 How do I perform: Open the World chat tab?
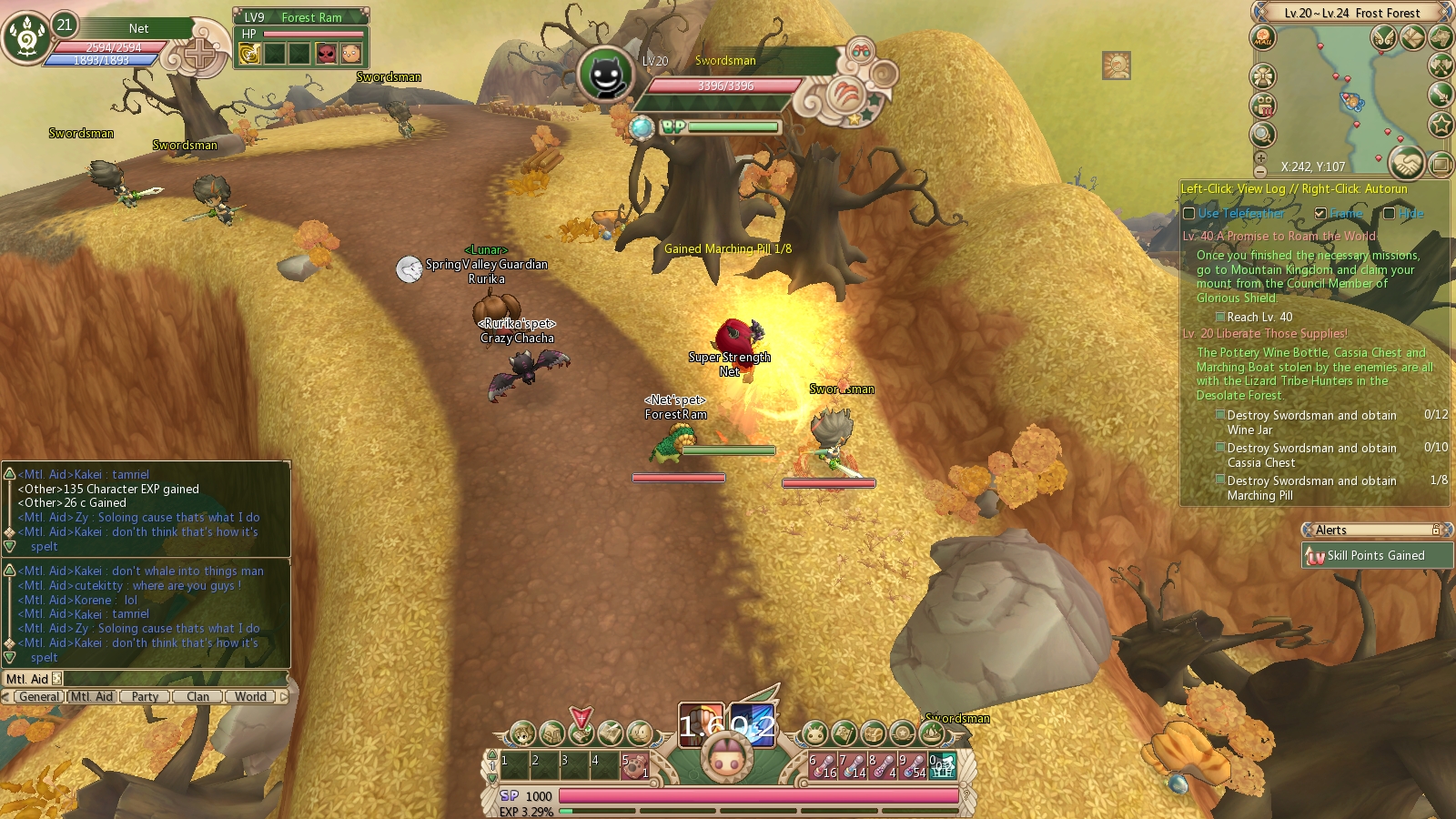[x=250, y=697]
